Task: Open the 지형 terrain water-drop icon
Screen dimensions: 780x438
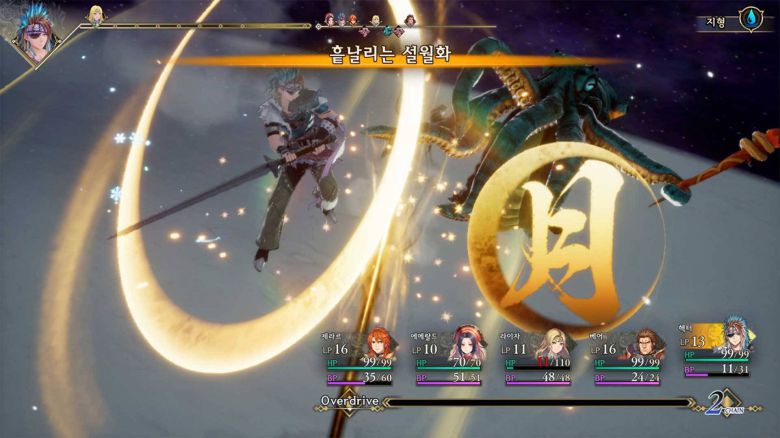Action: point(749,19)
